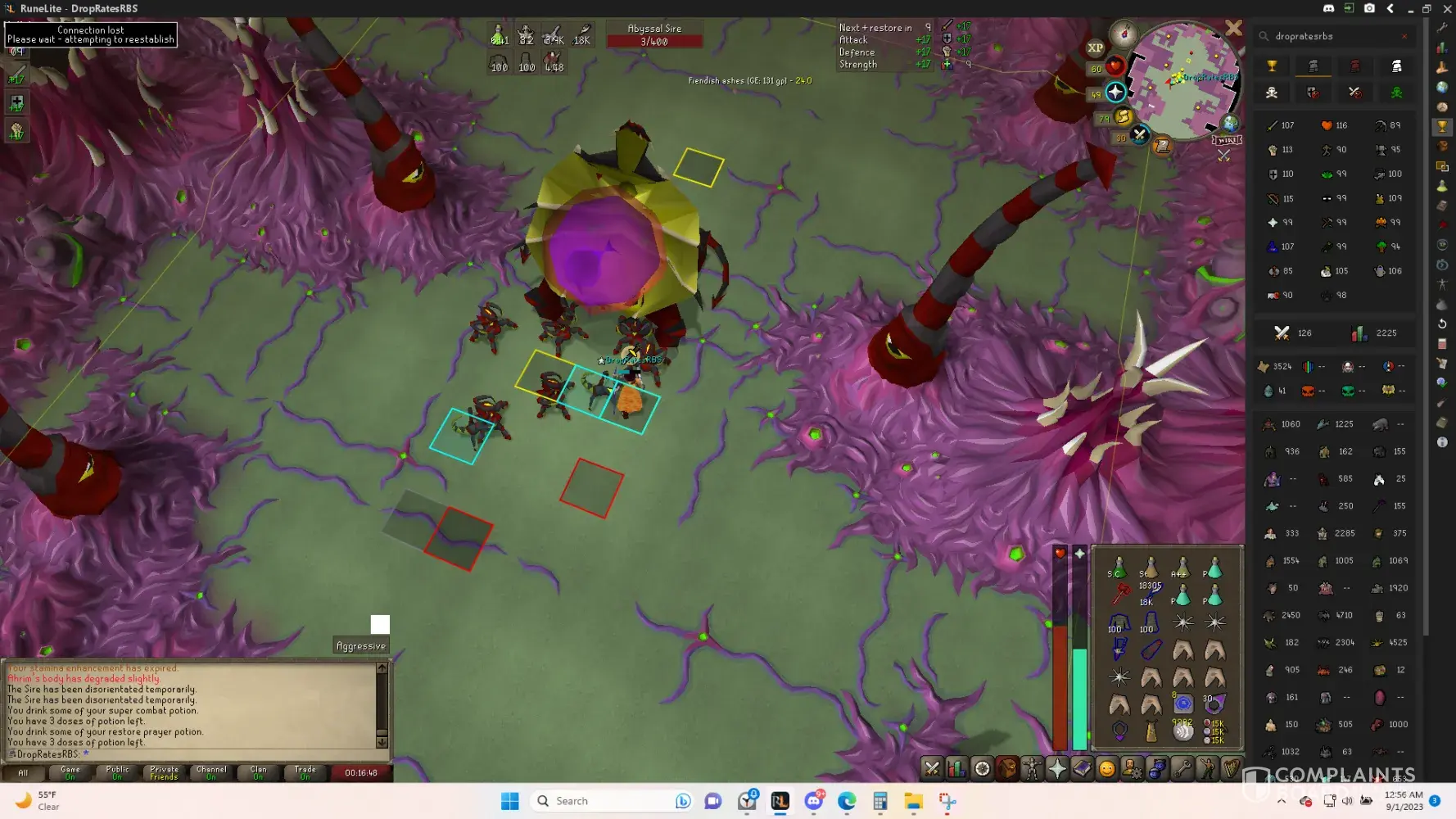Switch to the Clan chat tab

click(258, 772)
